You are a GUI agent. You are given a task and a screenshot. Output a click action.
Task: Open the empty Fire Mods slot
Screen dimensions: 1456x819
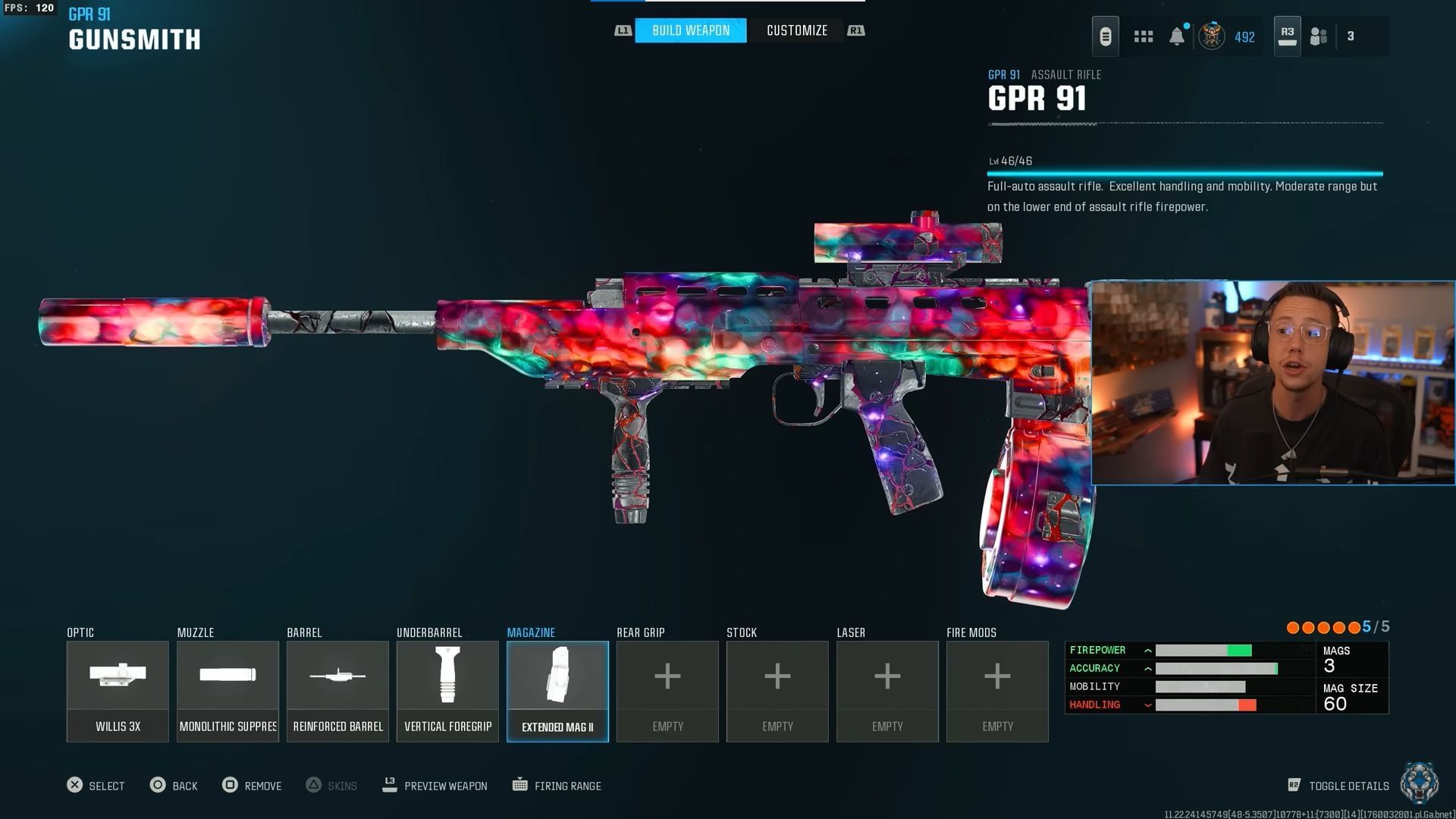pyautogui.click(x=997, y=691)
